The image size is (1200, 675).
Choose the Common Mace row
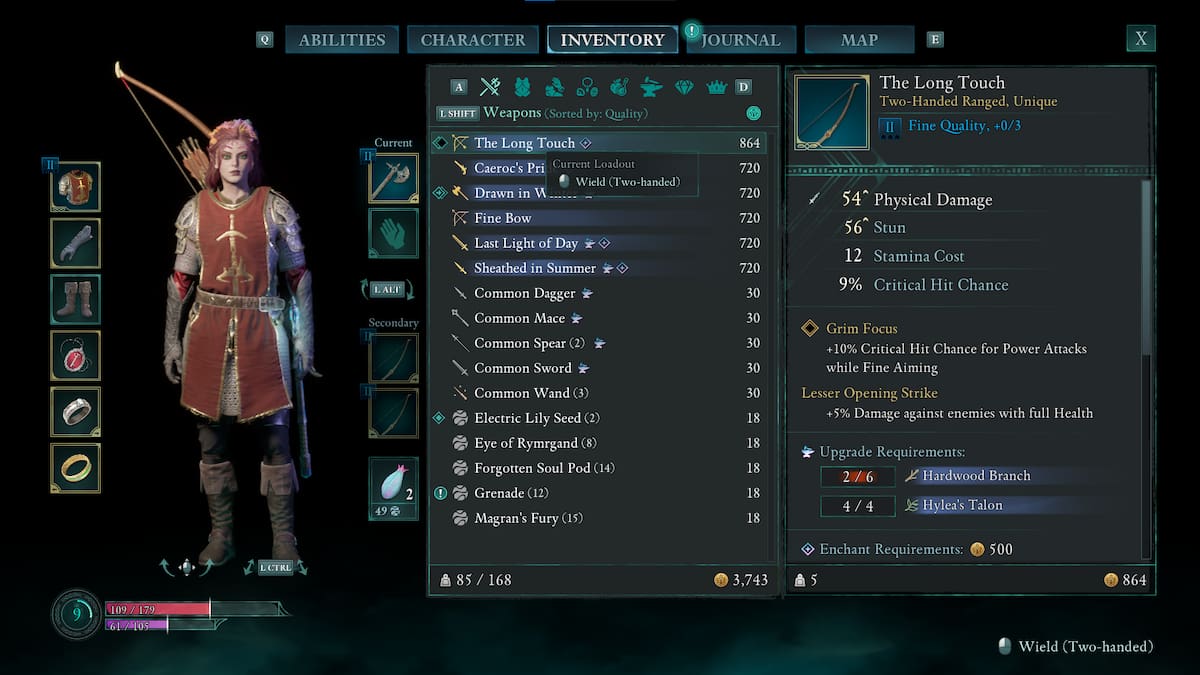pos(520,318)
